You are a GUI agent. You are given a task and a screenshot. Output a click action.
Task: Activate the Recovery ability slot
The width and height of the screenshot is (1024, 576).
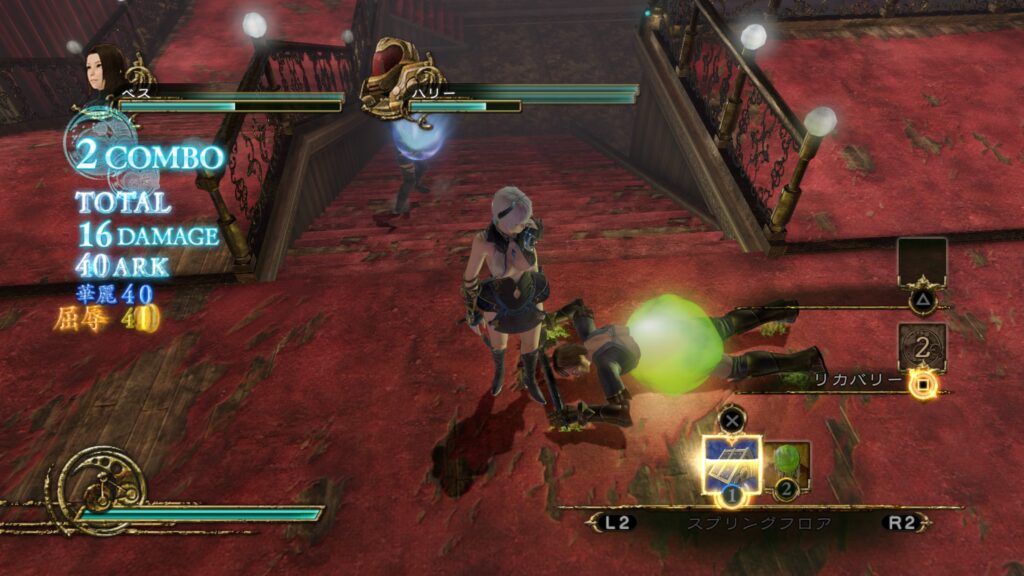[922, 348]
